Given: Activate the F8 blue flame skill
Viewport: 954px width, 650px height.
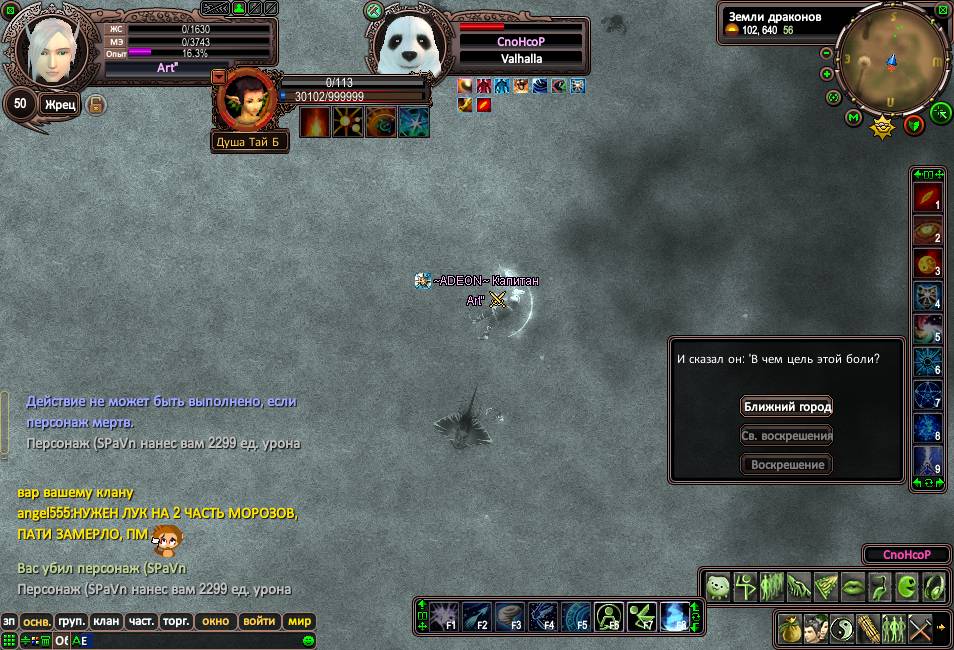Looking at the screenshot, I should [x=675, y=617].
